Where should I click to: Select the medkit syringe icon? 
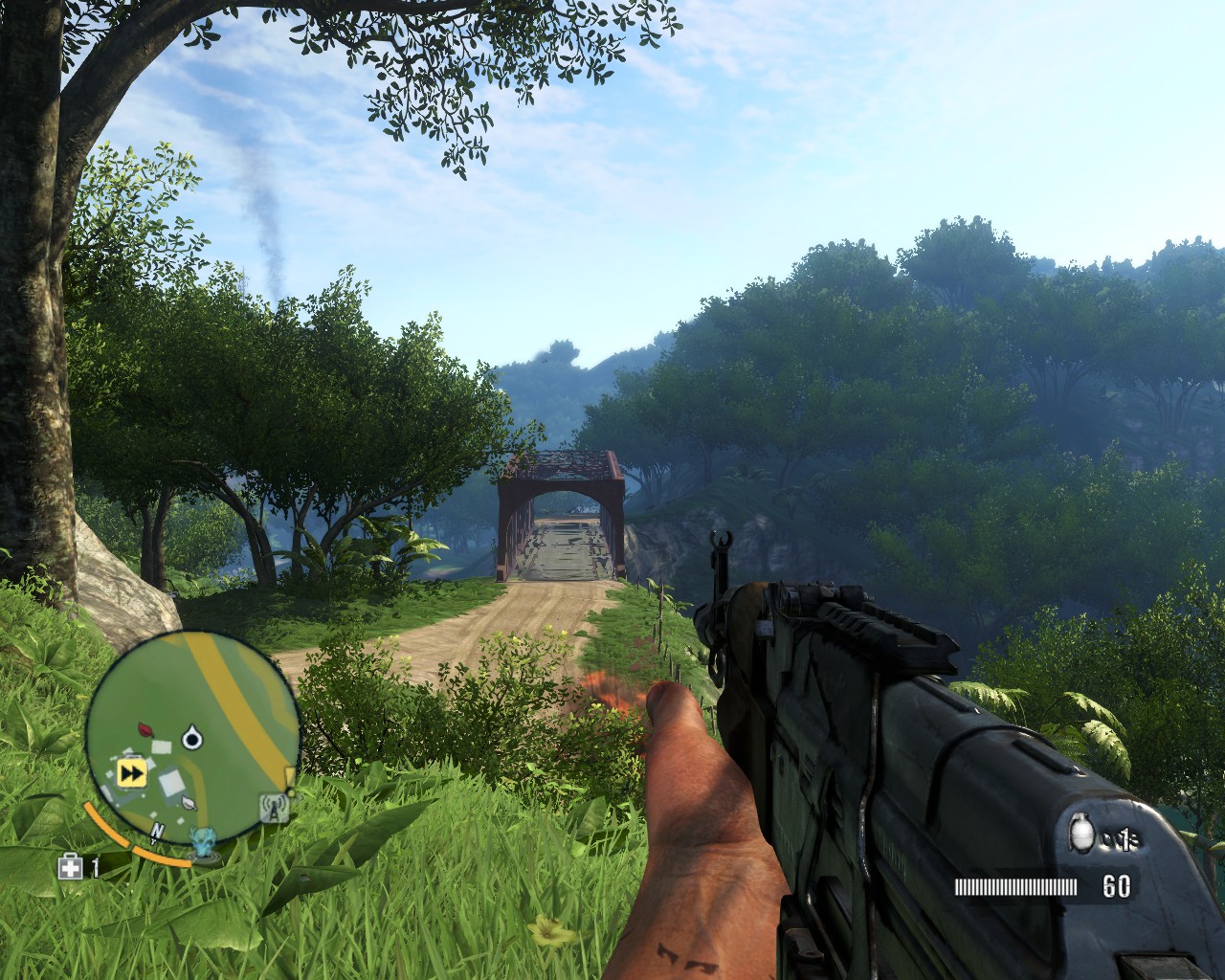tap(70, 867)
